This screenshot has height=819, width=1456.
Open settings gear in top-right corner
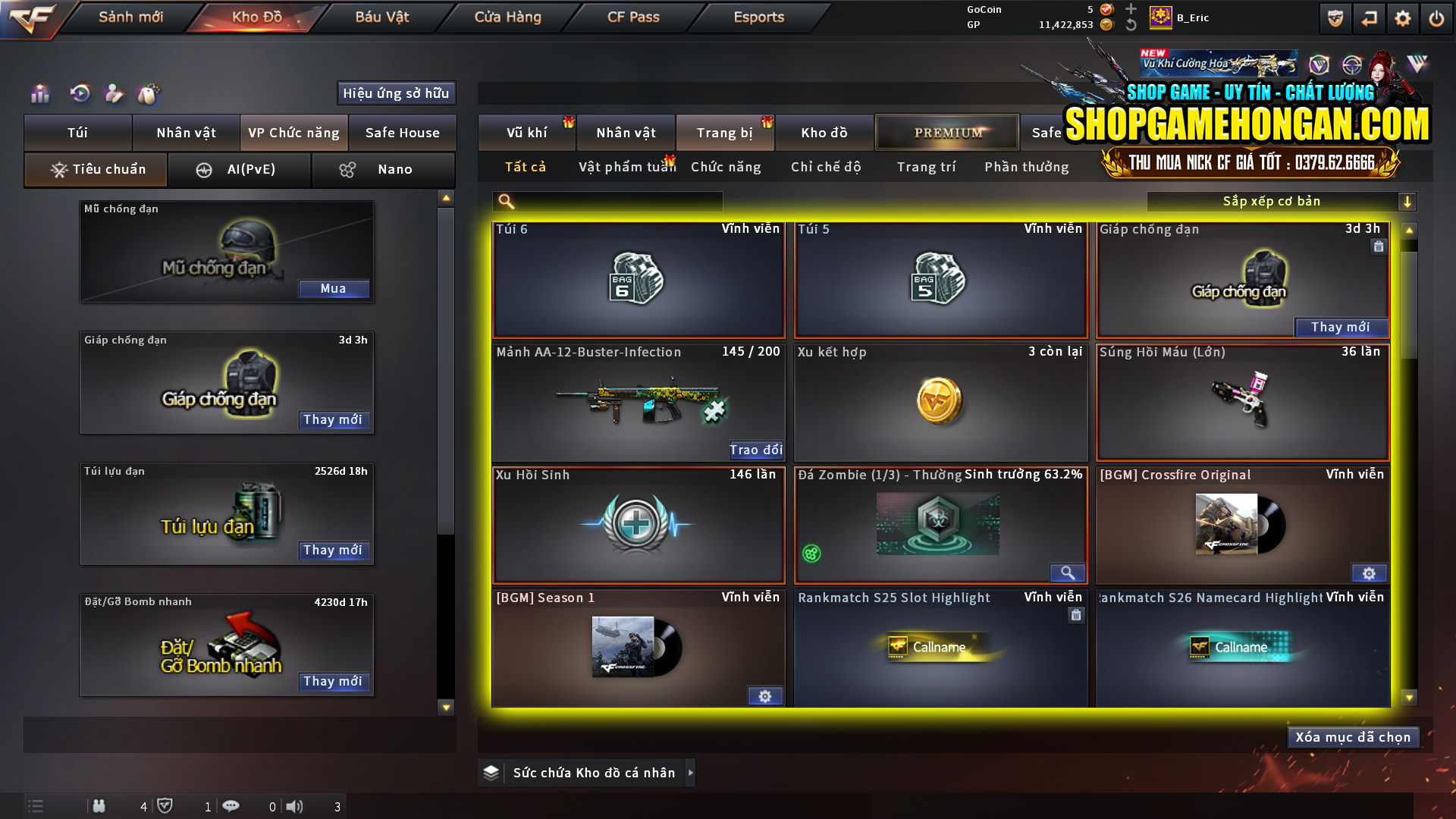(1404, 17)
